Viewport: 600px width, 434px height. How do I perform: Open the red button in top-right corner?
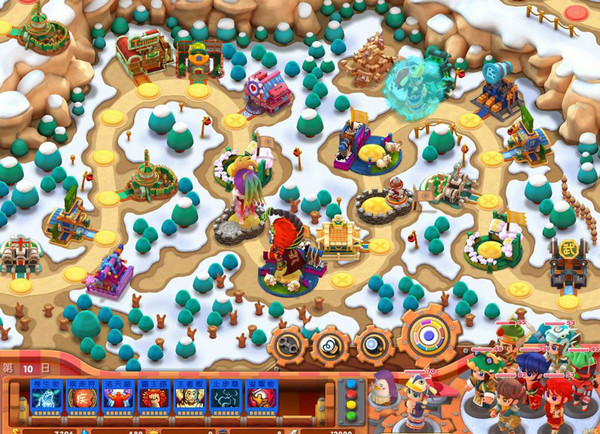coord(577,12)
